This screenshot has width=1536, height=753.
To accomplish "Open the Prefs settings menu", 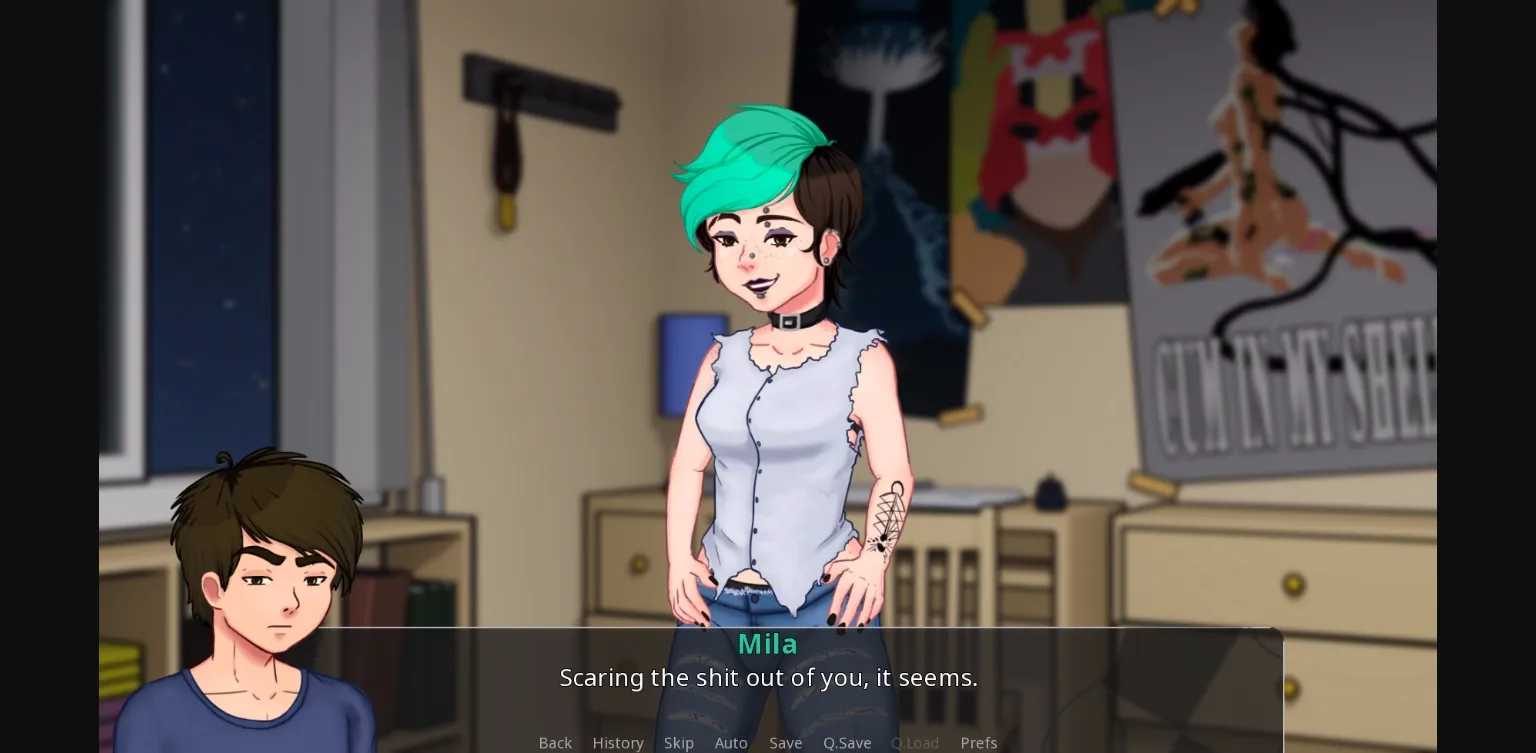I will point(978,743).
